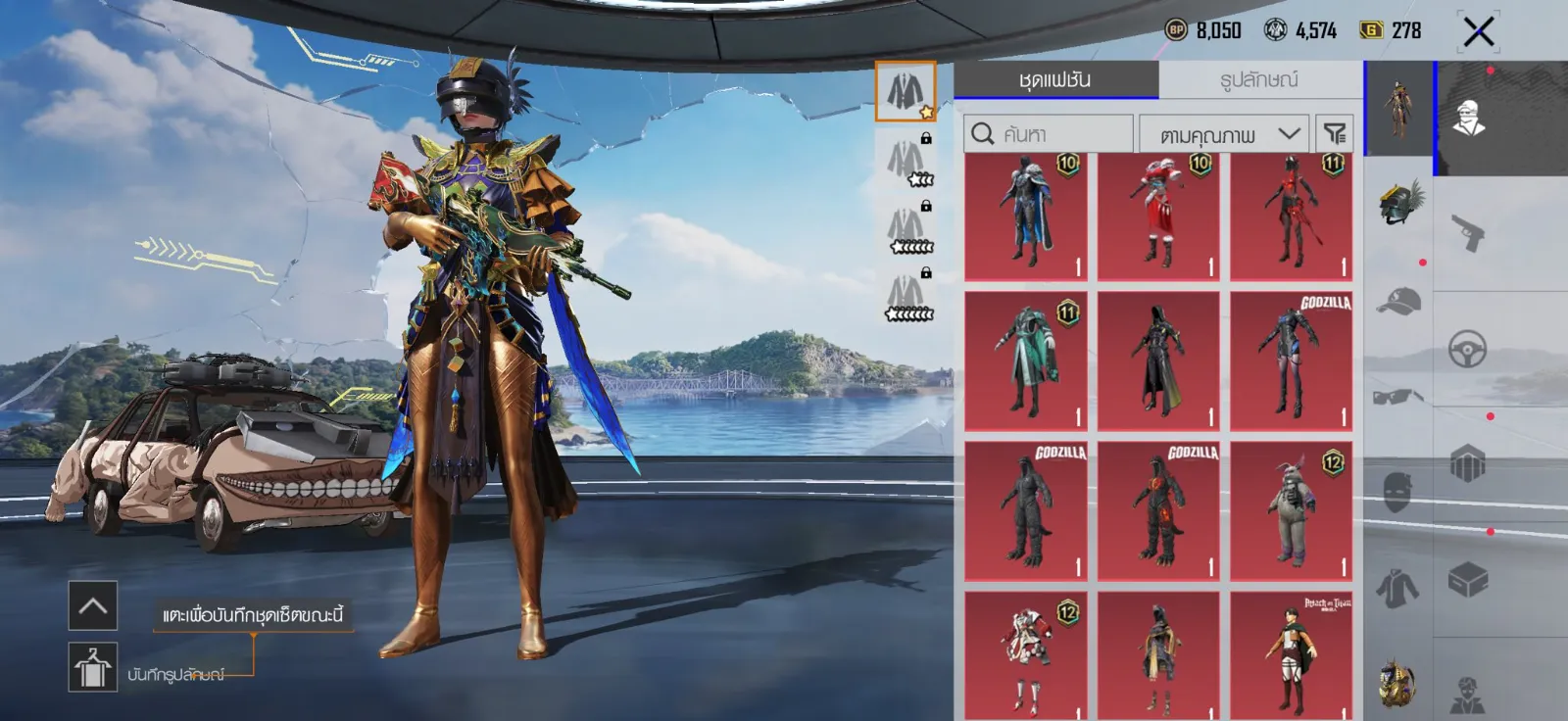Viewport: 1568px width, 721px height.
Task: Select the giant rabbit costume level 12
Action: (1291, 510)
